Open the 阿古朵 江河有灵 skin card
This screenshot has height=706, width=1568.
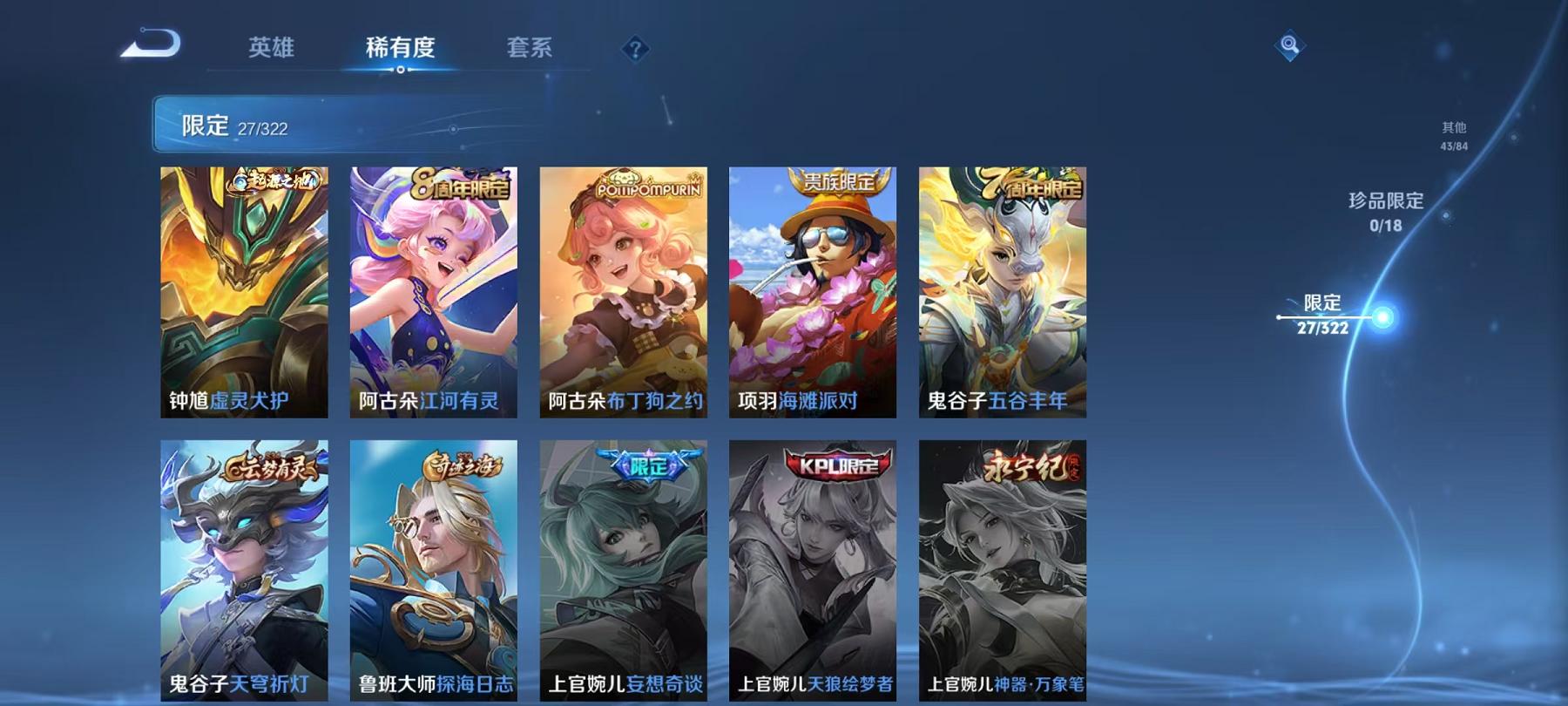tap(436, 288)
